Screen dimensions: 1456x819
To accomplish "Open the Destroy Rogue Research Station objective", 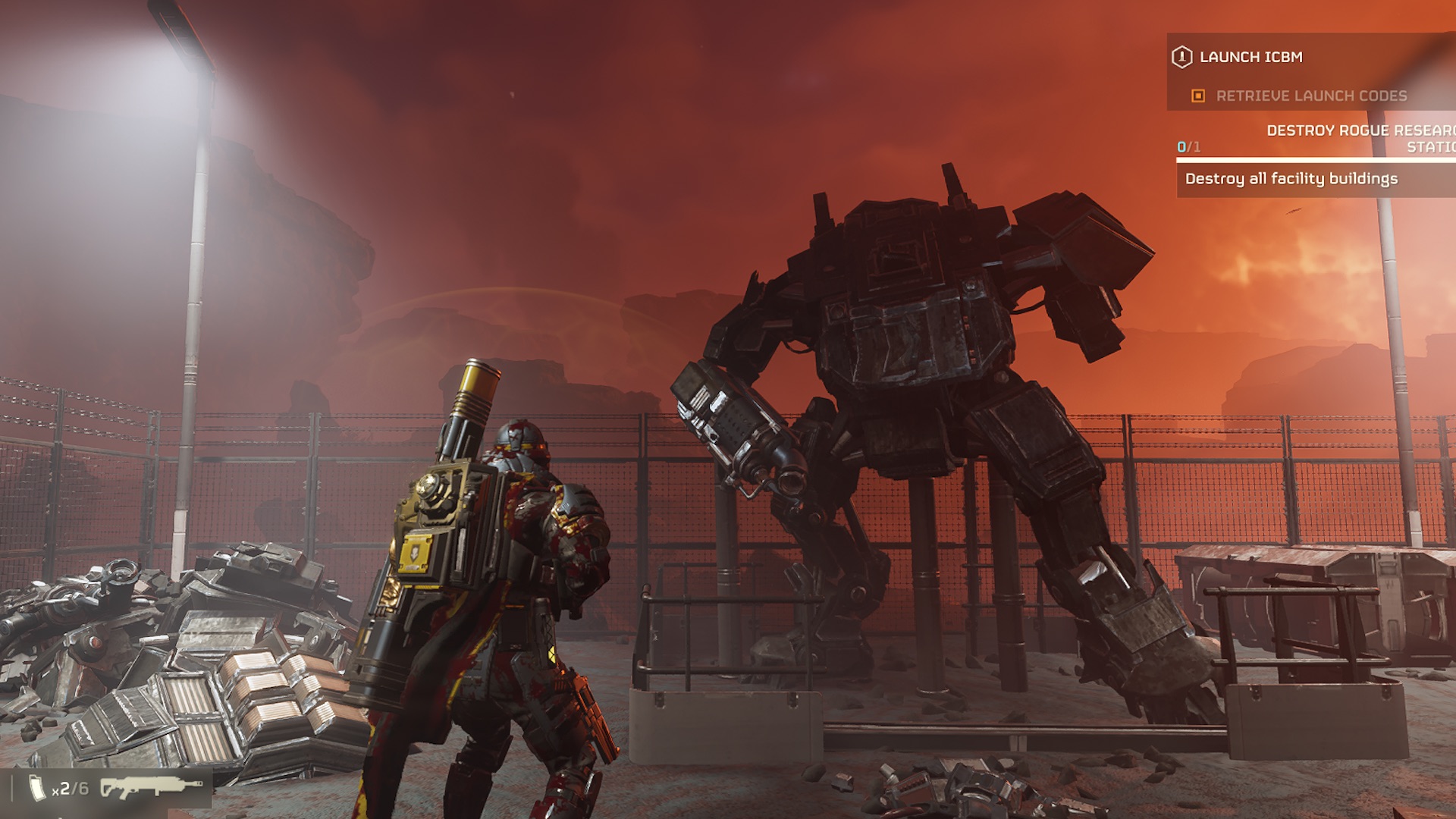I will (1360, 138).
